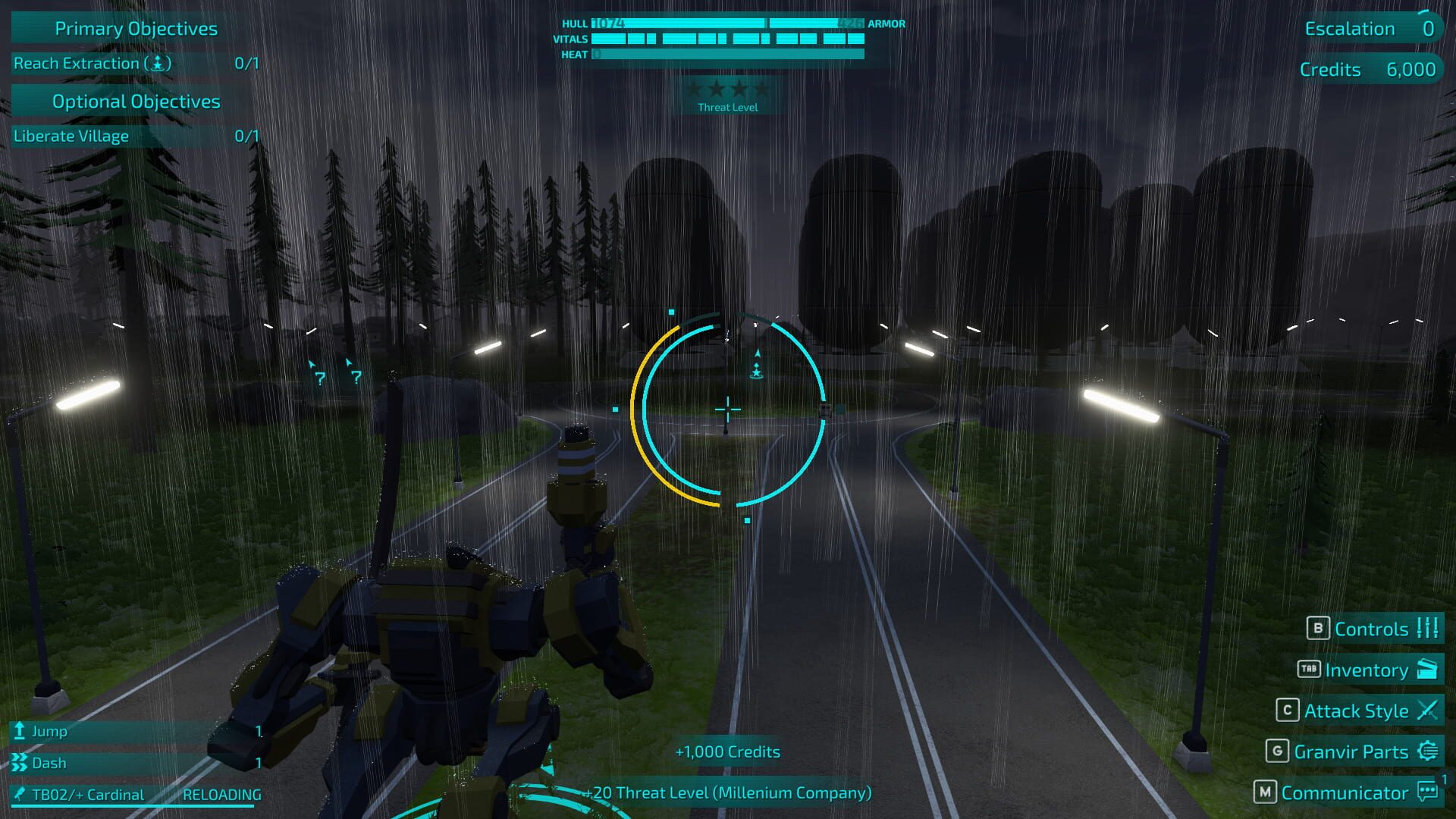
Task: Select the Jump ability icon
Action: click(x=18, y=731)
